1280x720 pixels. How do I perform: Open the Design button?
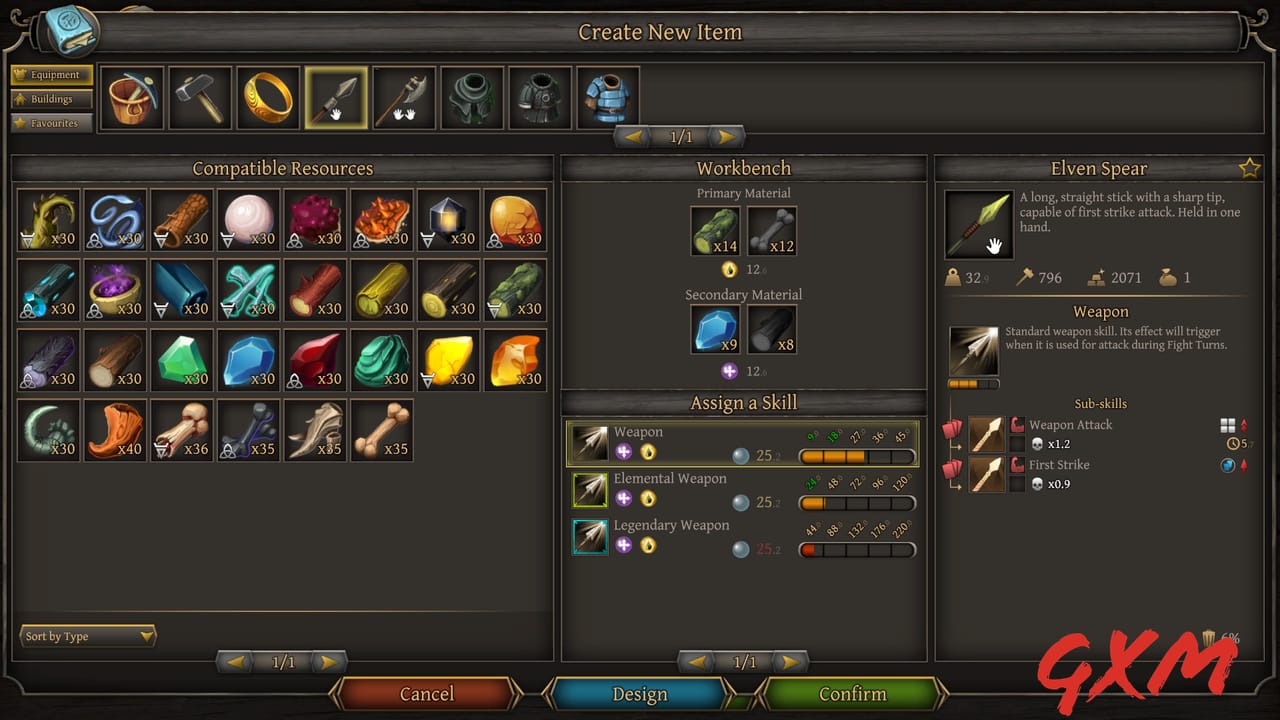(x=639, y=694)
